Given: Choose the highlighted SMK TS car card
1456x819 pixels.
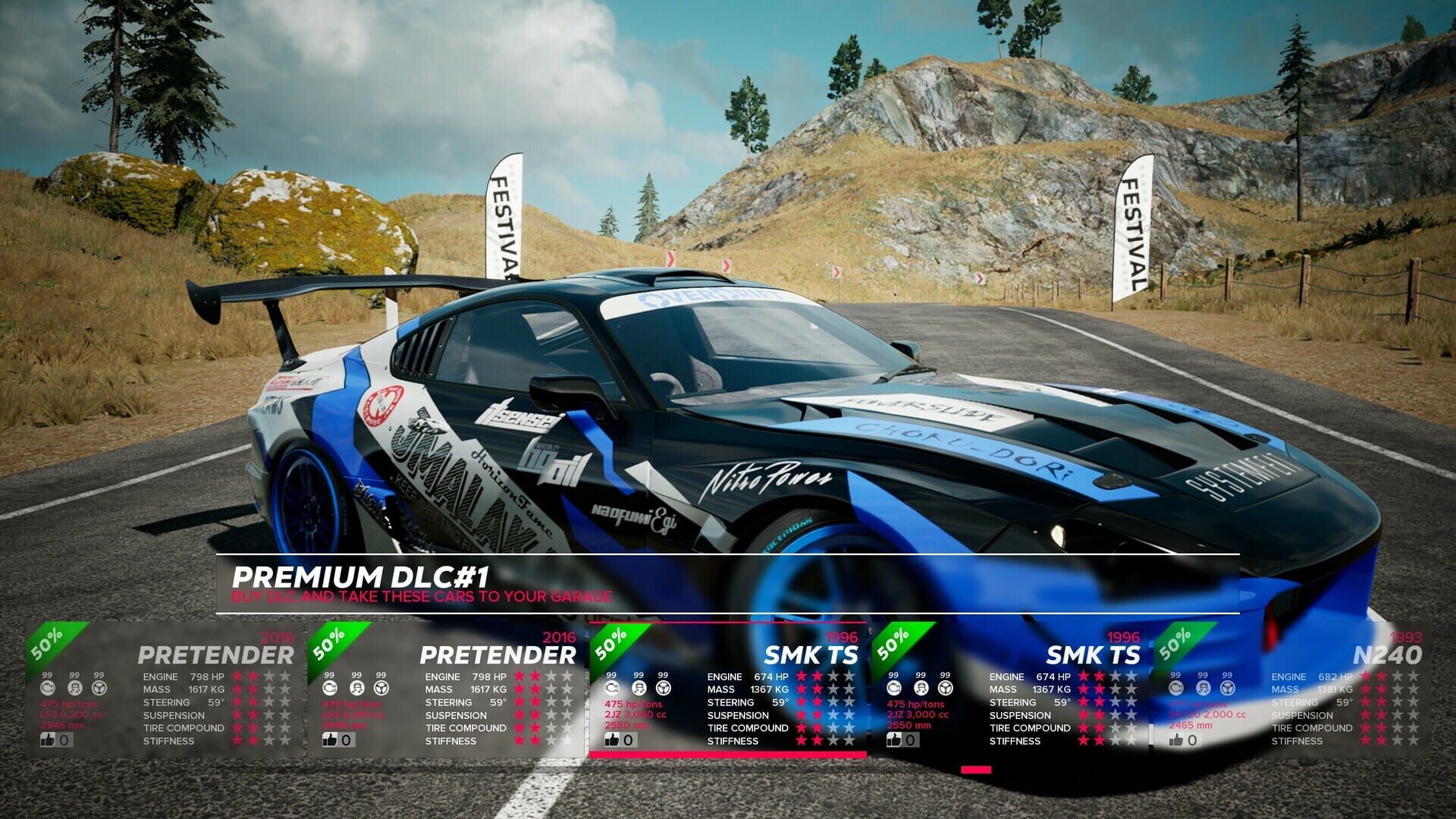Looking at the screenshot, I should 728,690.
